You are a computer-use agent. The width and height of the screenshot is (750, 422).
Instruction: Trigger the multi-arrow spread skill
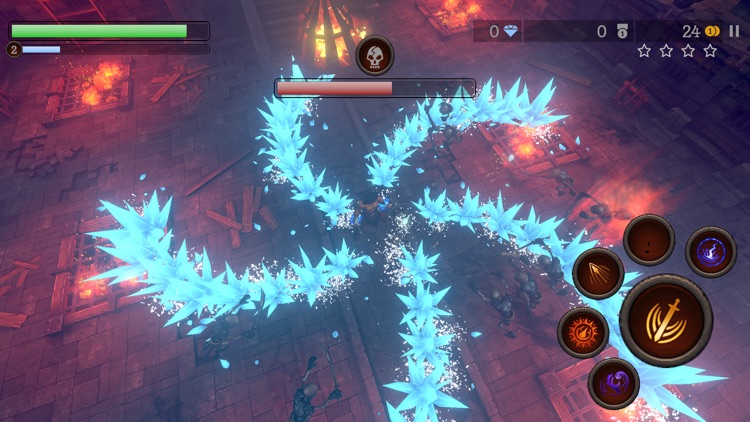click(599, 273)
